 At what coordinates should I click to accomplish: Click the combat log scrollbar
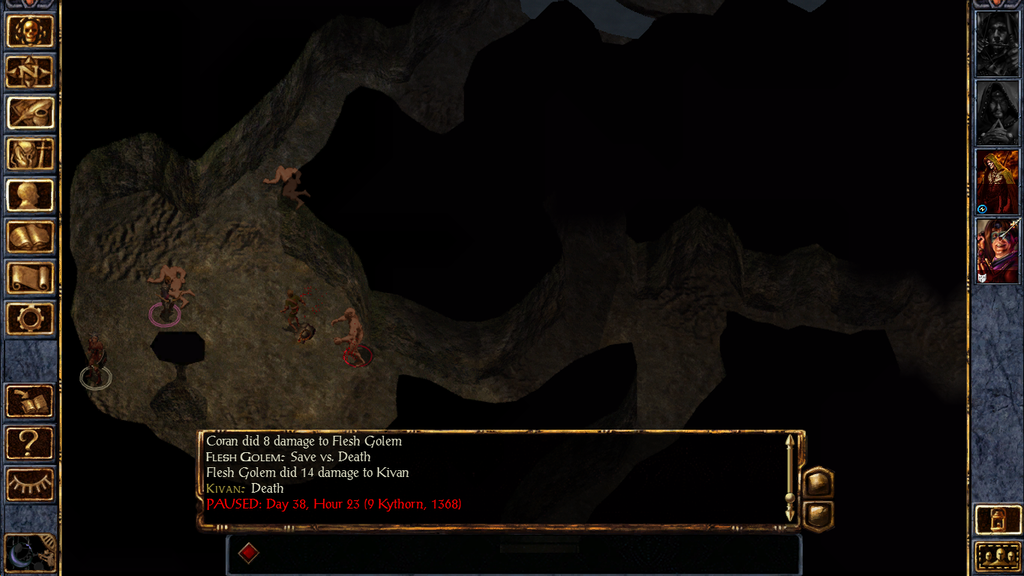point(791,477)
